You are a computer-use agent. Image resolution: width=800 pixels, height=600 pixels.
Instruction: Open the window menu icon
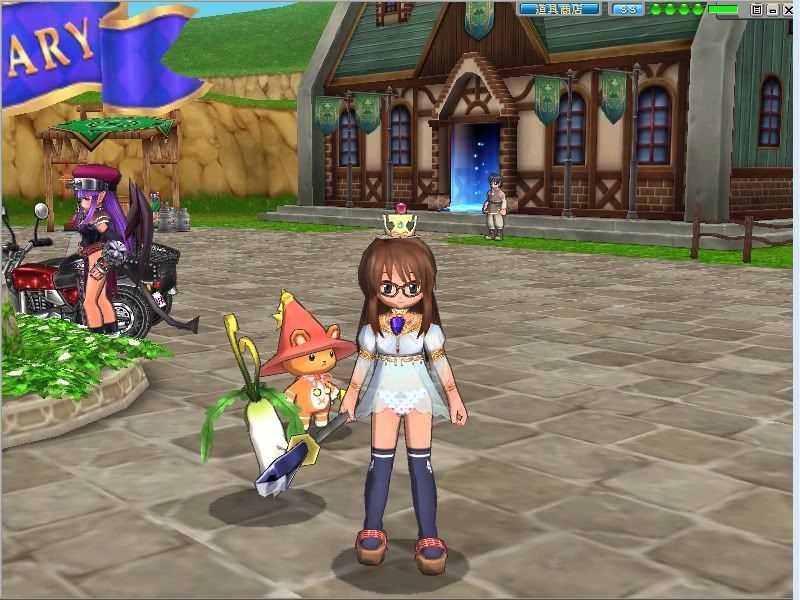(x=757, y=9)
